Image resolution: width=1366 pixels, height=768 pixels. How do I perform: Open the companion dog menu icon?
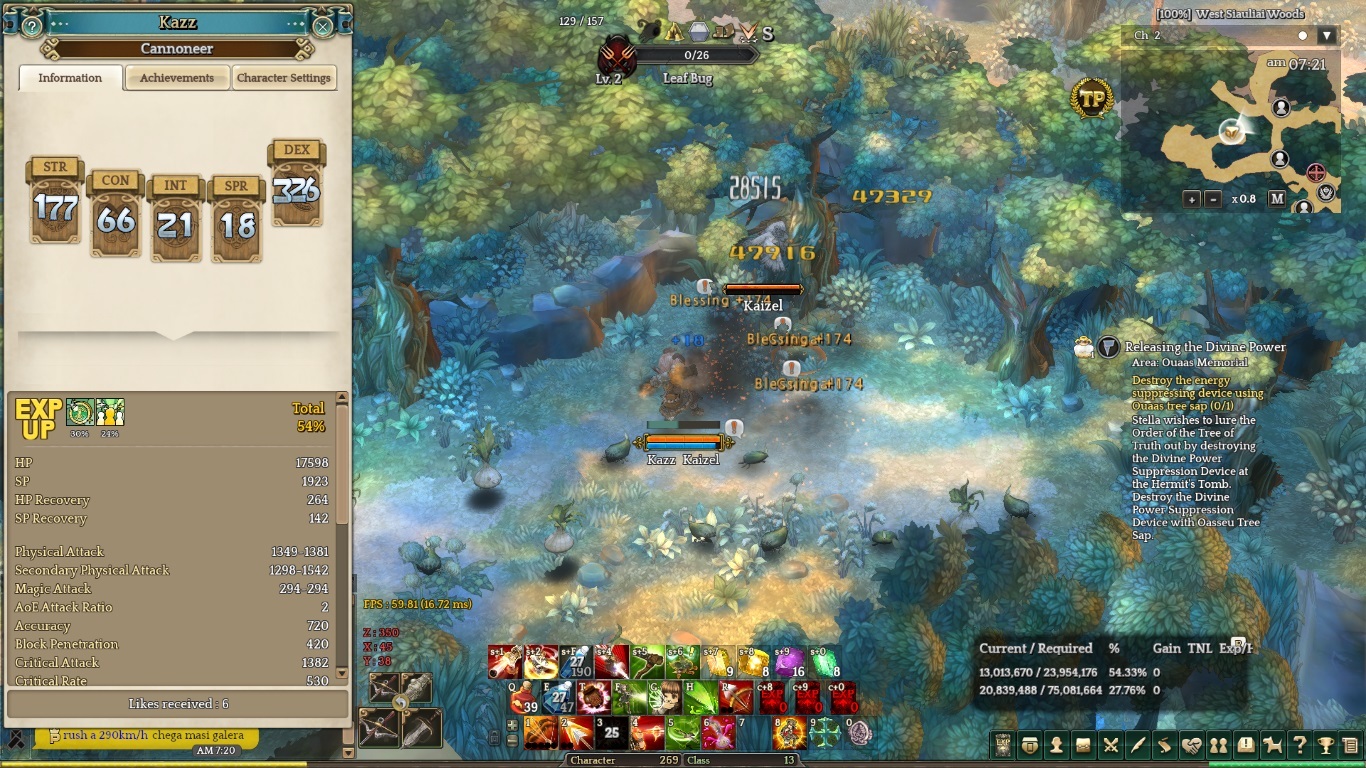point(1272,745)
